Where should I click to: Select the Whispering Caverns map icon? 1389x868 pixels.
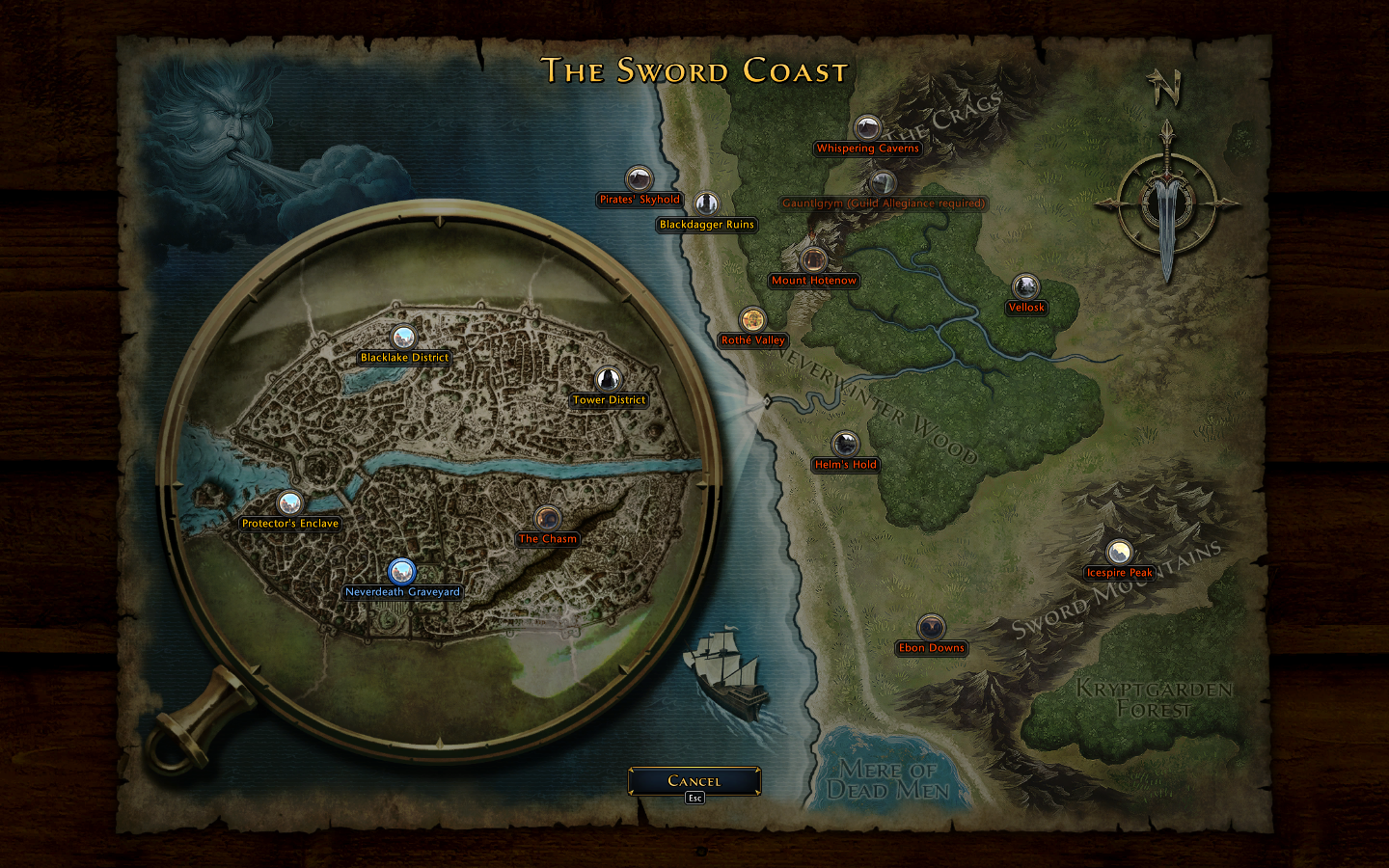click(x=867, y=129)
